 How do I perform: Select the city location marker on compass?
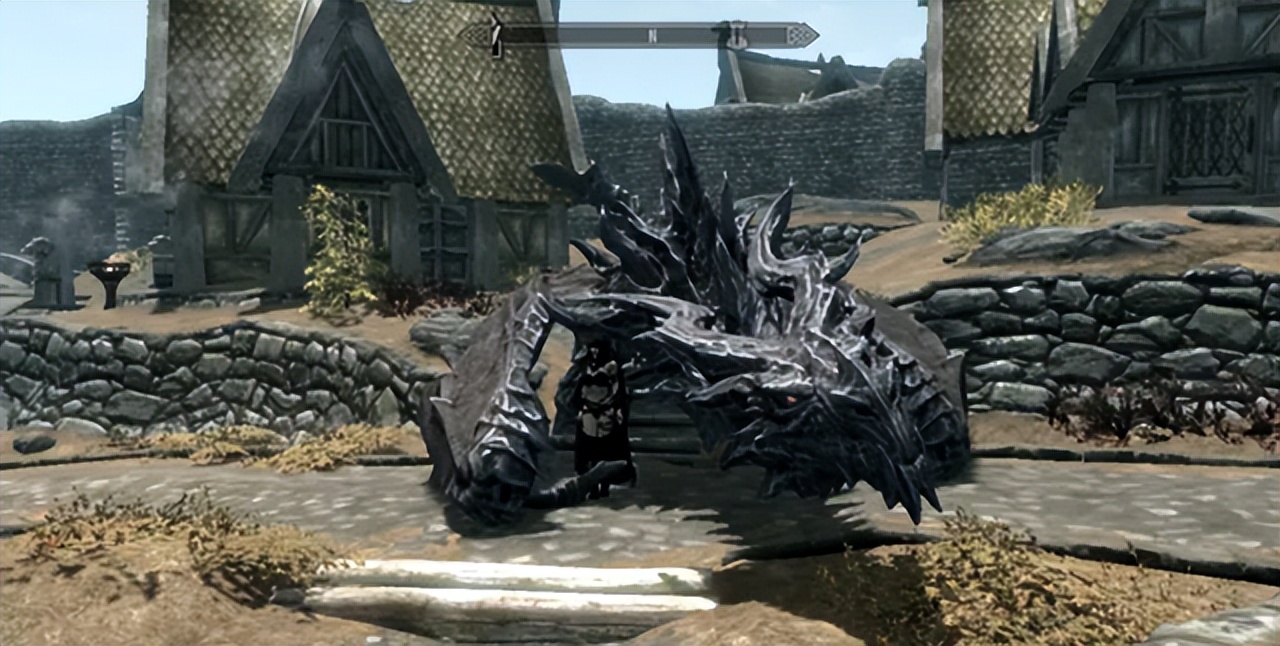click(735, 35)
